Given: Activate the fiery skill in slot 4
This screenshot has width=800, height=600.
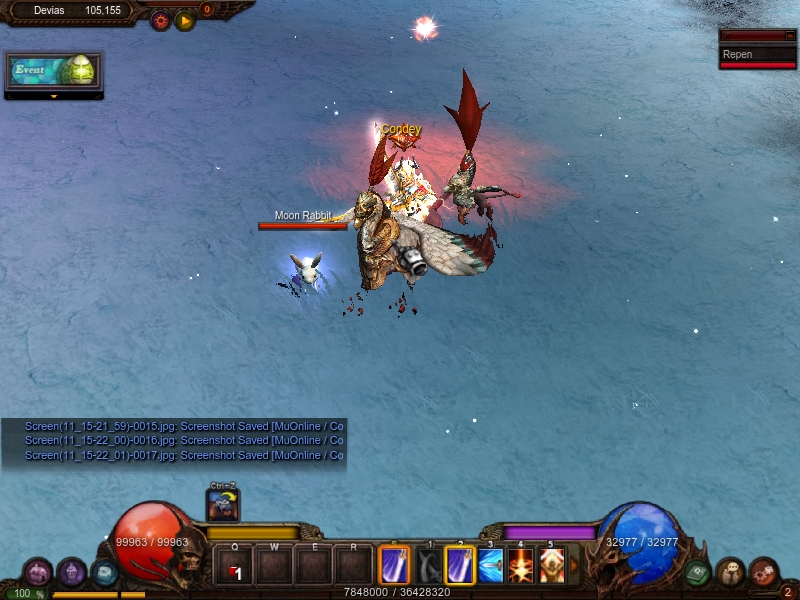Looking at the screenshot, I should (x=521, y=566).
